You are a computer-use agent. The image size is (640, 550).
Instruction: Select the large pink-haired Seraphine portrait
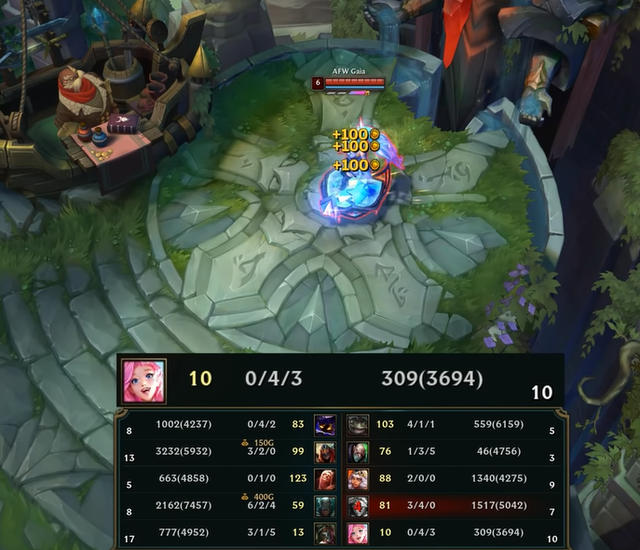[144, 380]
